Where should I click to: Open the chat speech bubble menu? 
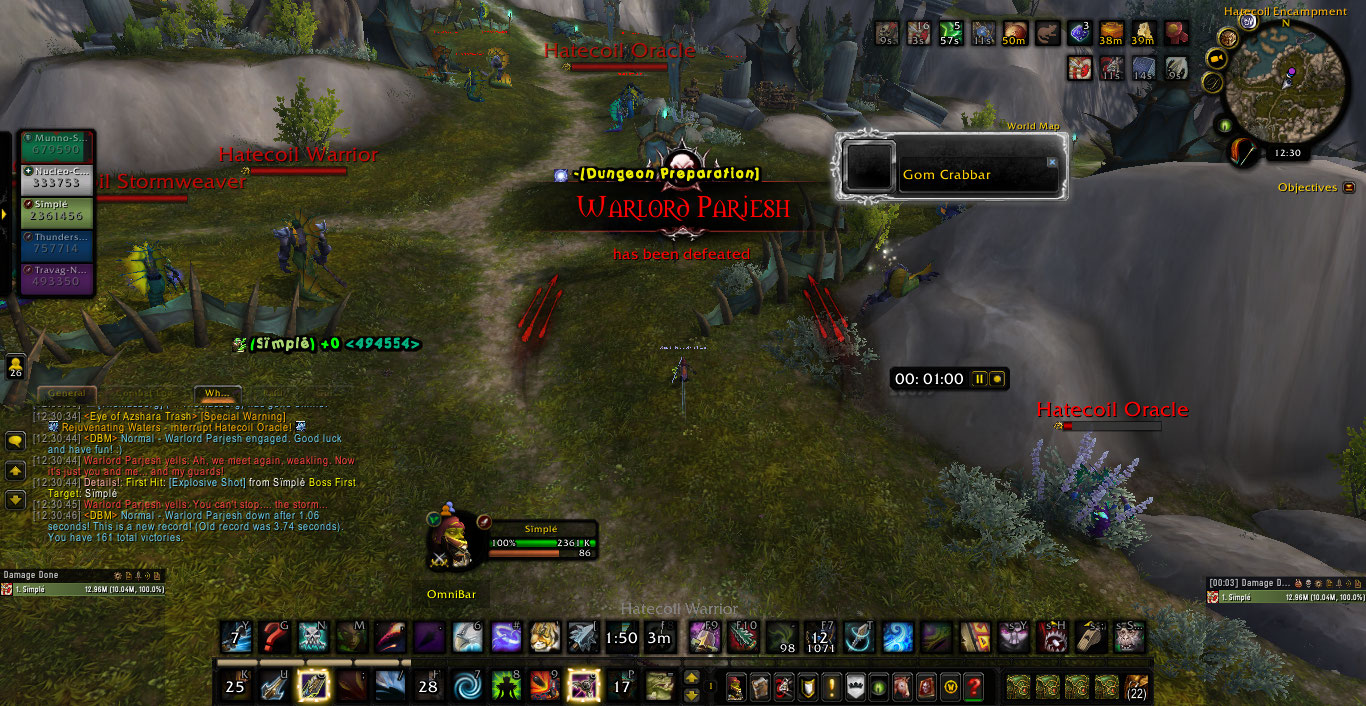tap(15, 440)
